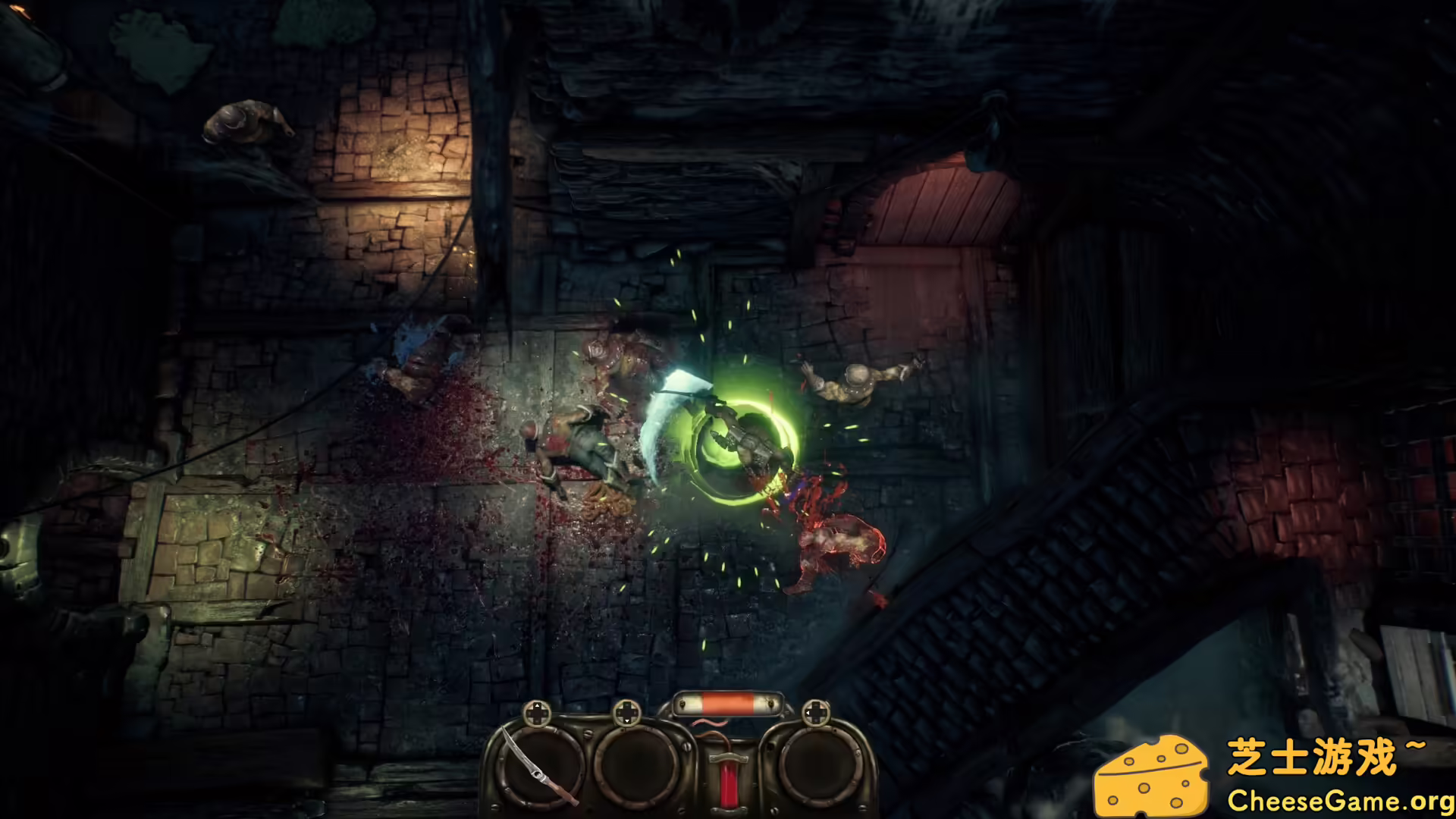Screen dimensions: 1456x819
Task: Click the skull emblem on the health bar's right end
Action: tap(771, 703)
